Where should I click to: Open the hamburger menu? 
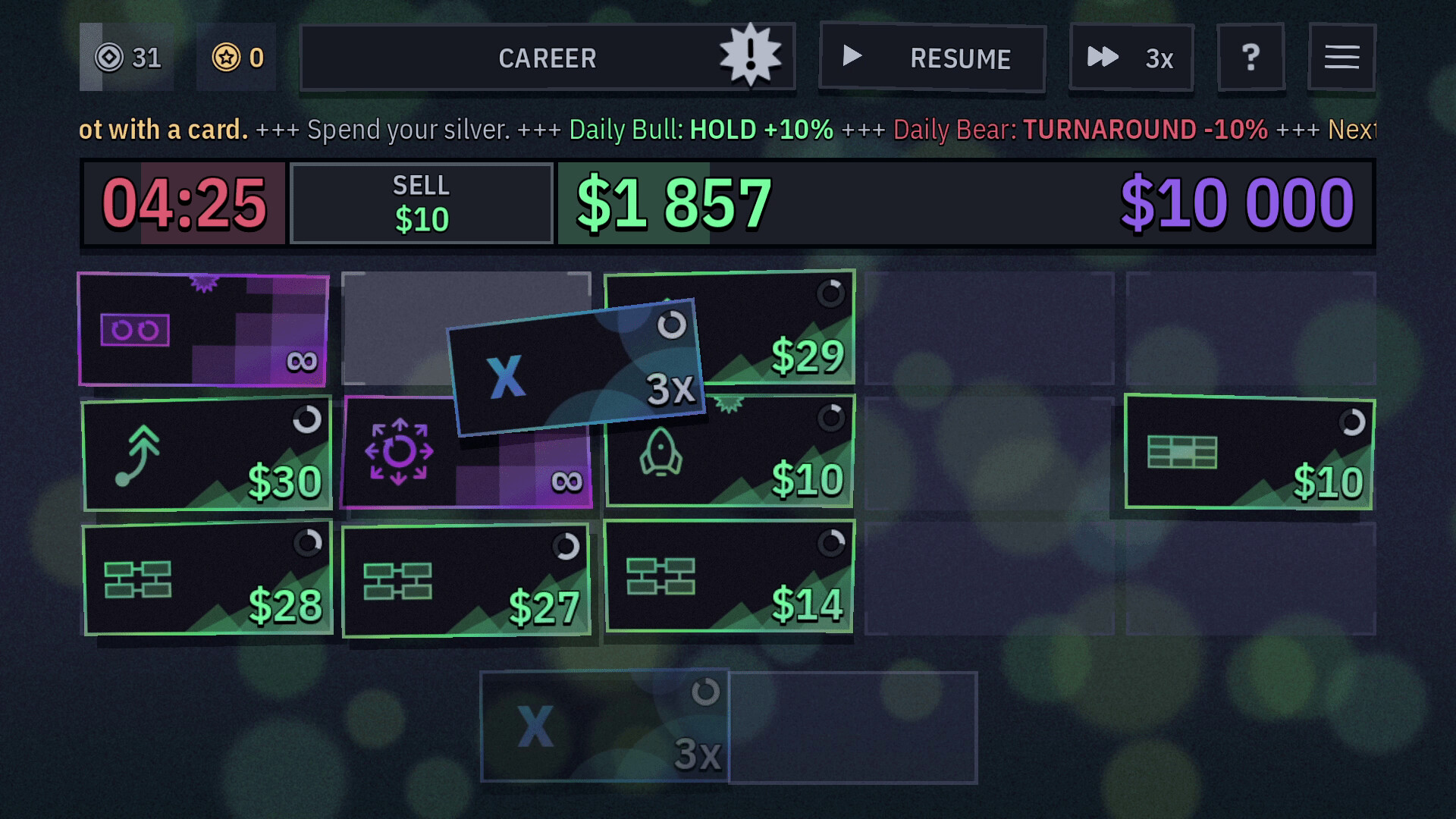[1342, 57]
